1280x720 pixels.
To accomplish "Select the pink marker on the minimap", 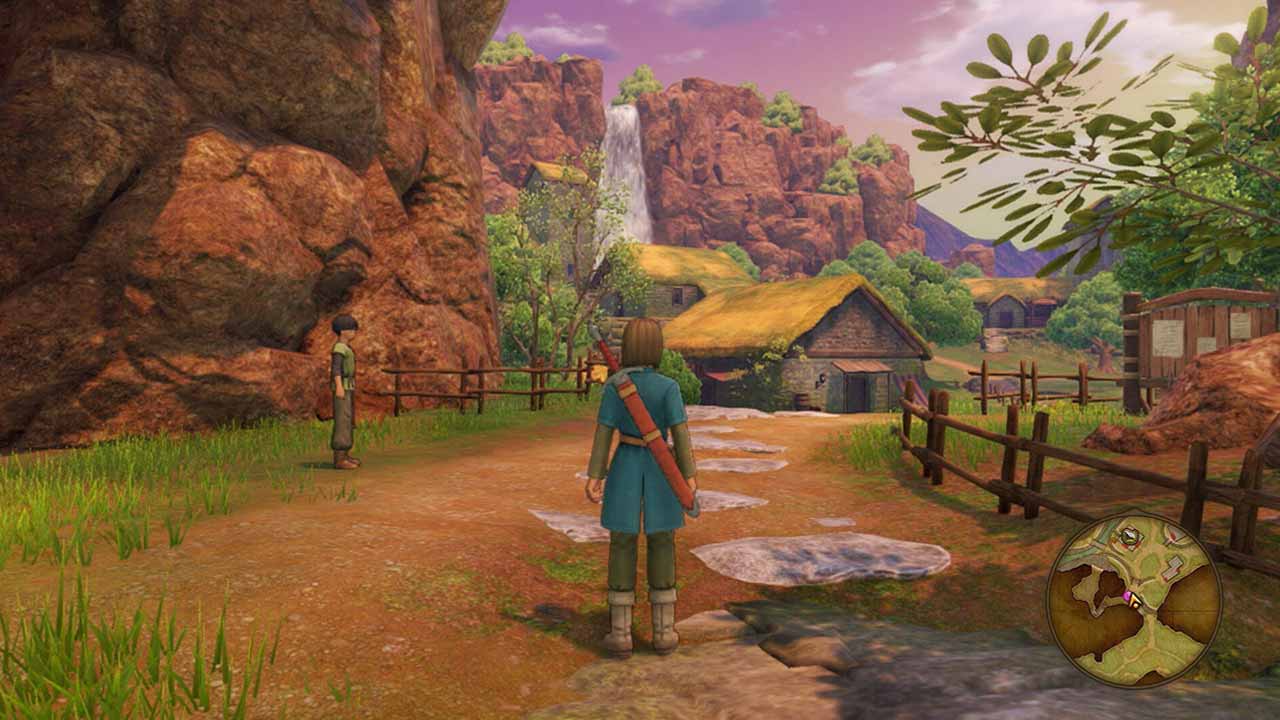I will tap(1127, 596).
